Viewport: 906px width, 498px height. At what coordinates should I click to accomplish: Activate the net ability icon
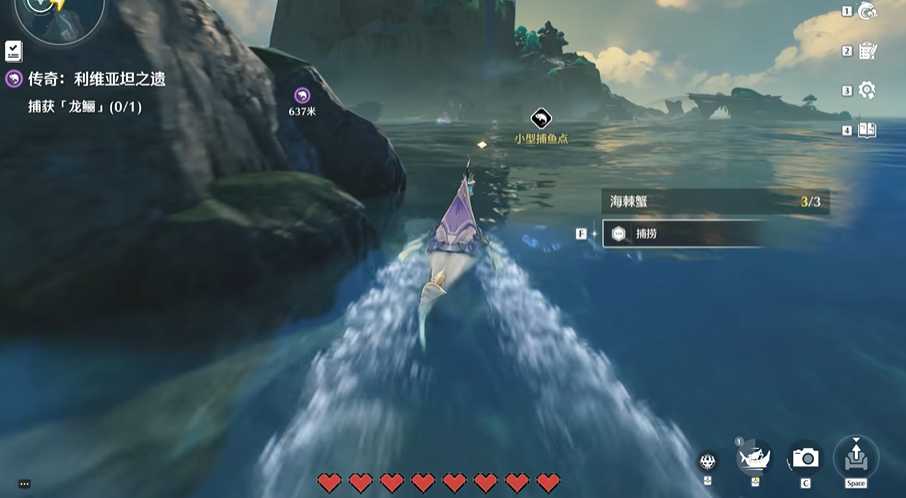(x=708, y=460)
